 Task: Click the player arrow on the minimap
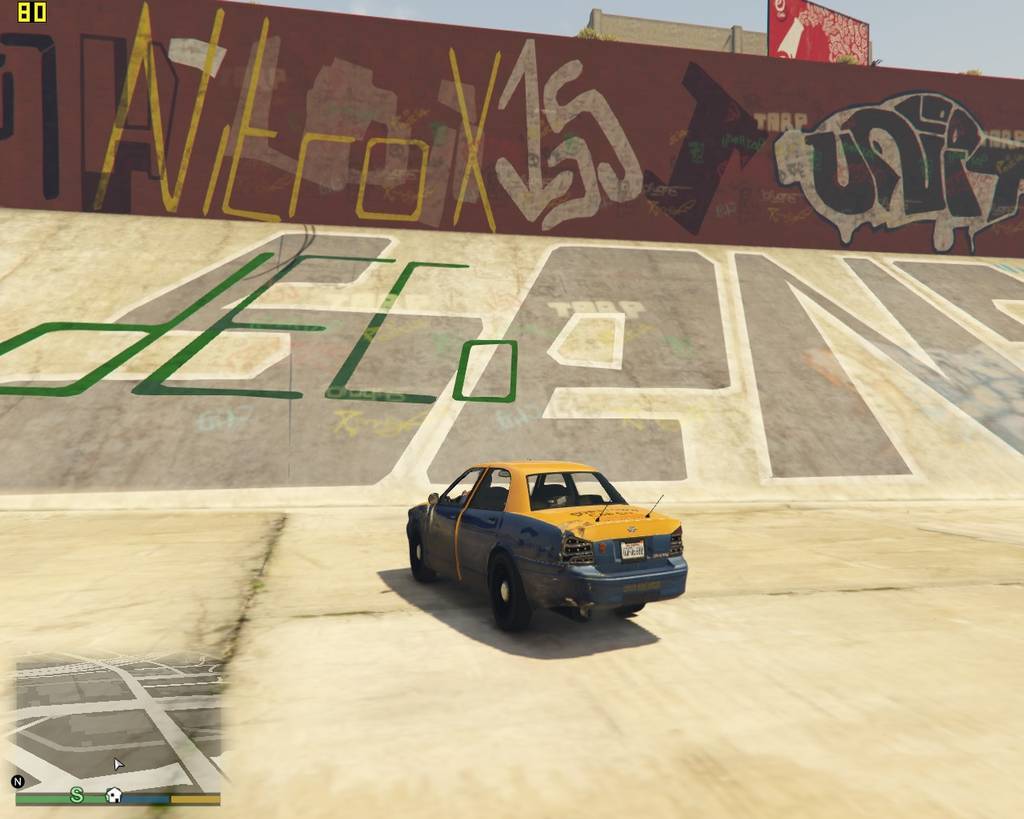[118, 765]
